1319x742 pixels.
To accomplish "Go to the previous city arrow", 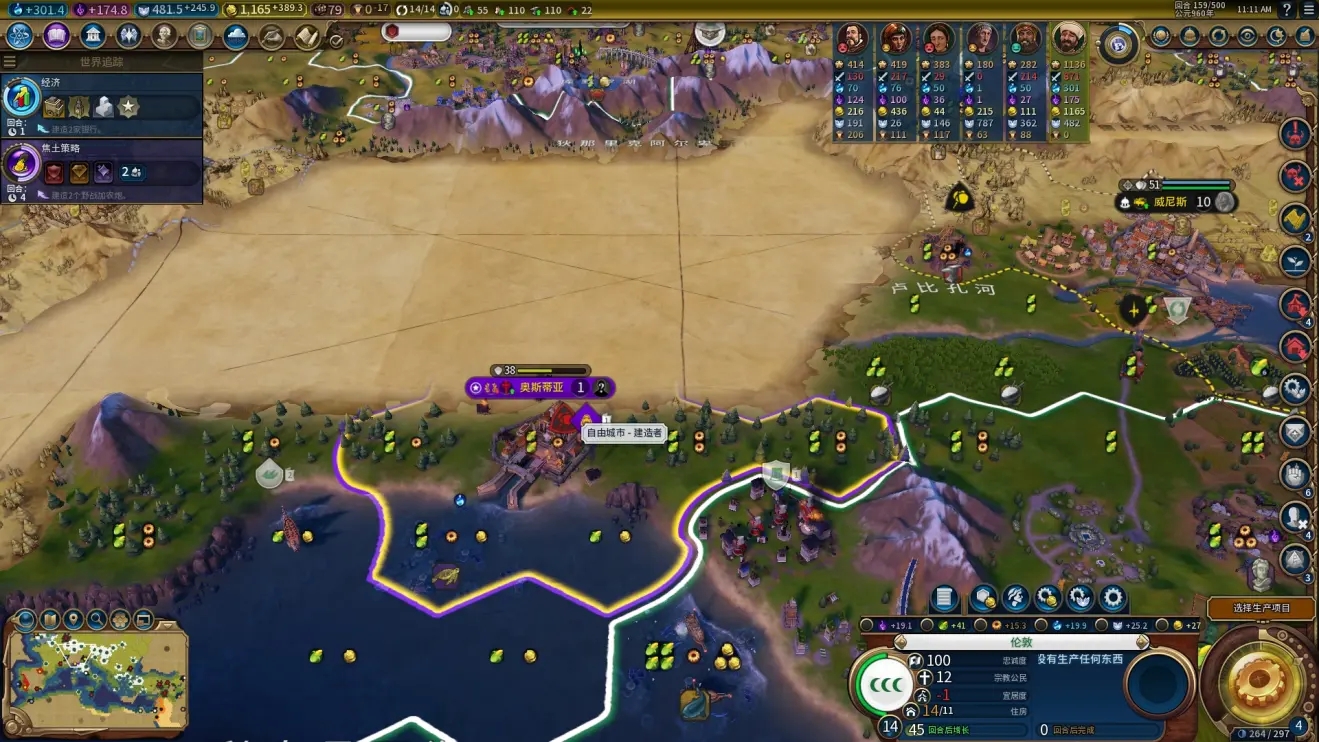I will 902,642.
